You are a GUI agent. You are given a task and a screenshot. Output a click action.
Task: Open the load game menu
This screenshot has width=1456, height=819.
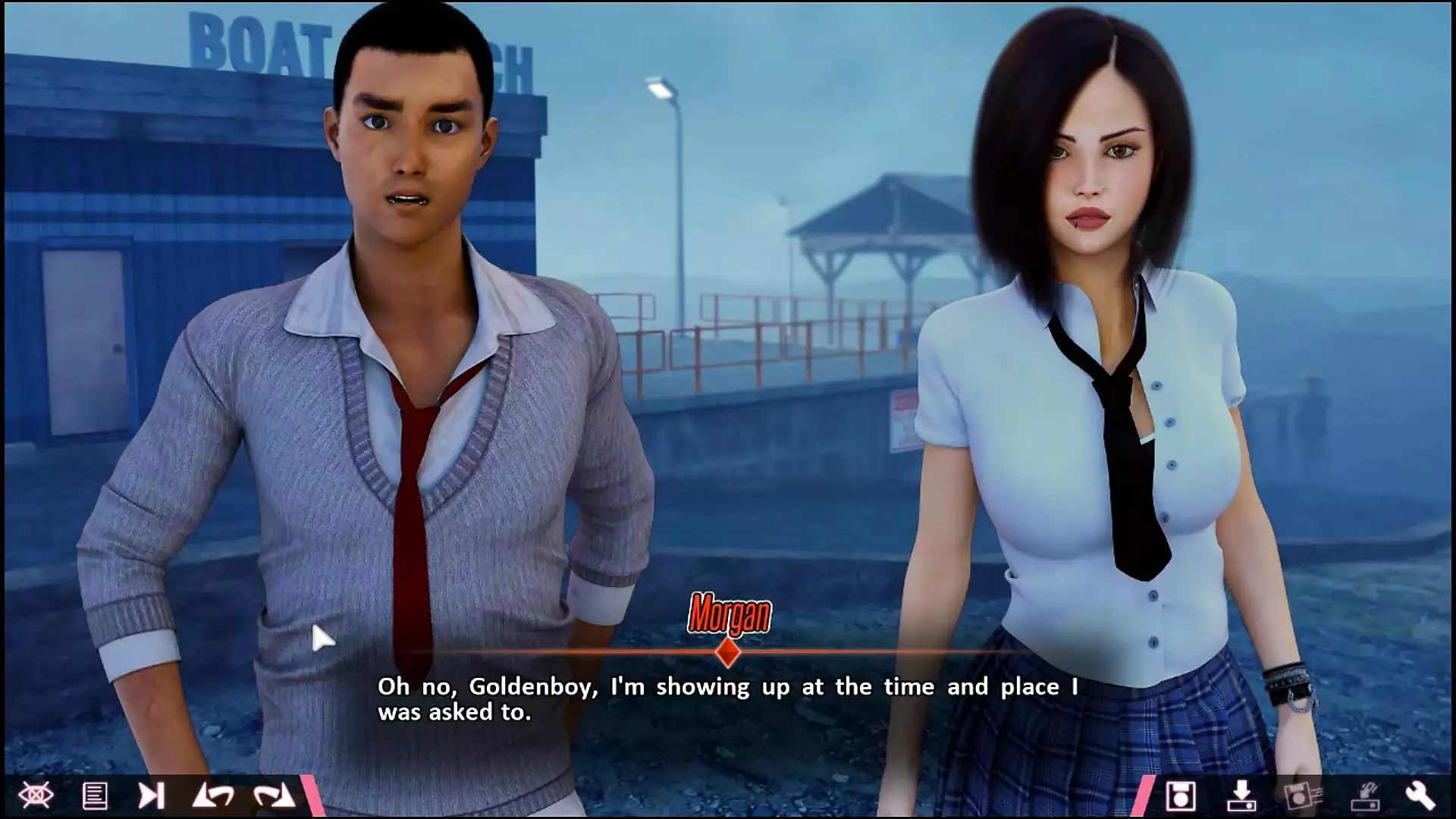pos(1241,795)
